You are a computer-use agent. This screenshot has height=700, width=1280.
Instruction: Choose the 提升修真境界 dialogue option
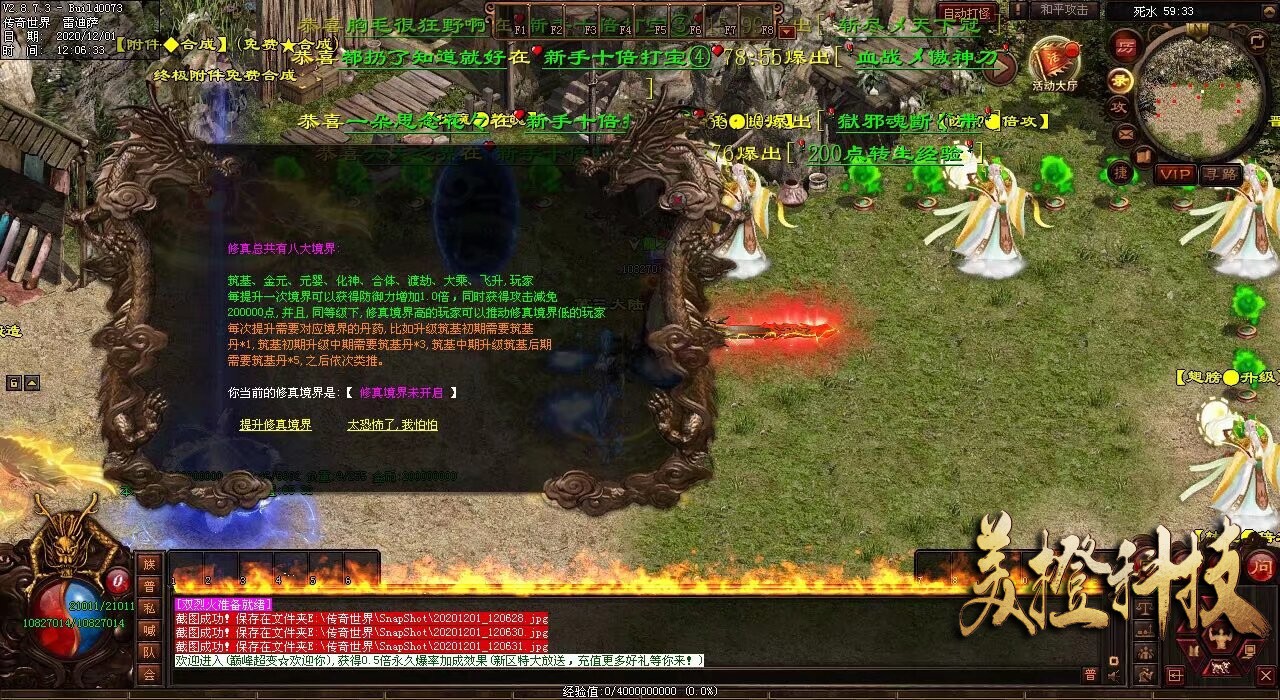pos(275,425)
